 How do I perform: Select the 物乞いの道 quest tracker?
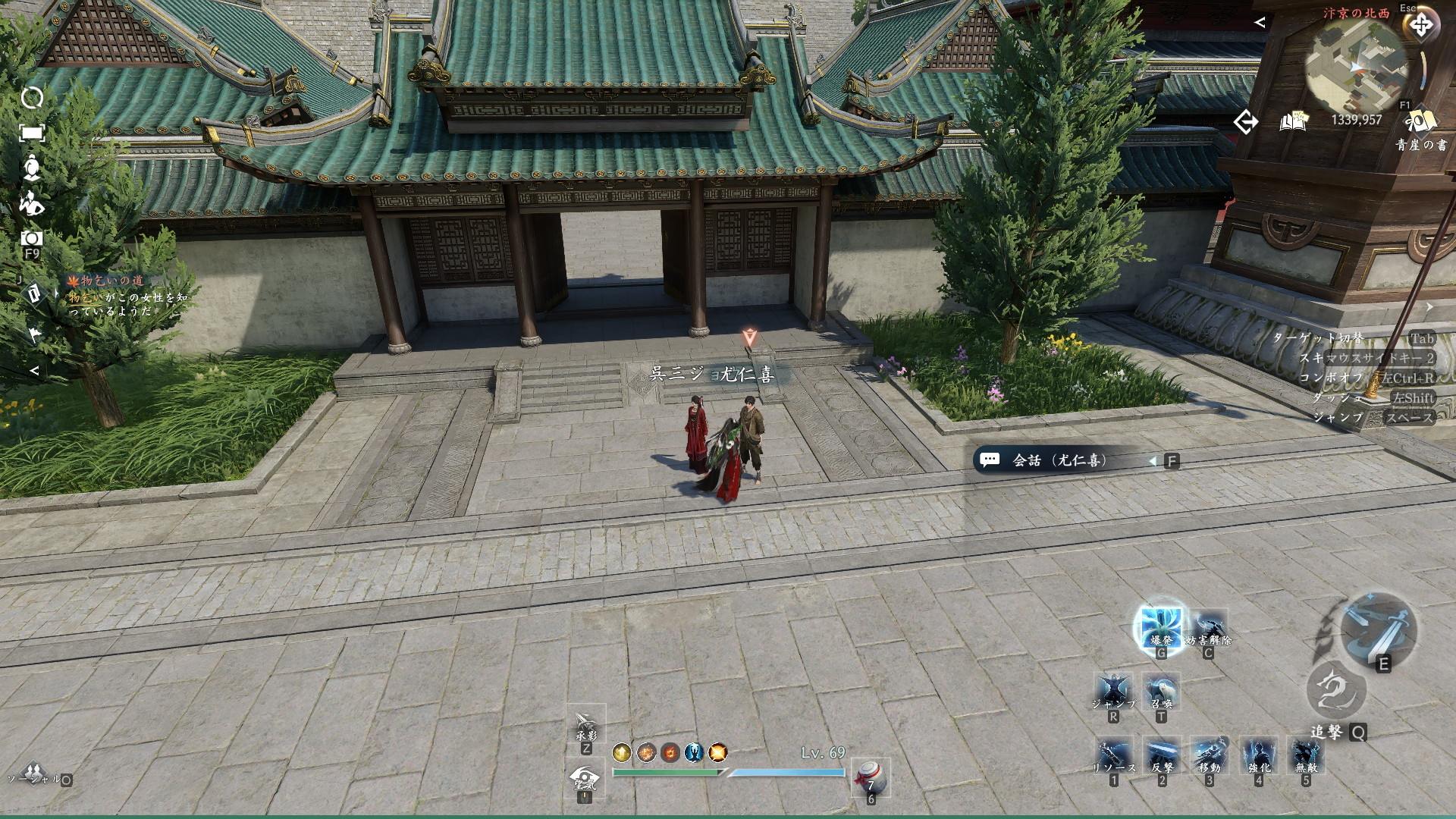[x=112, y=281]
